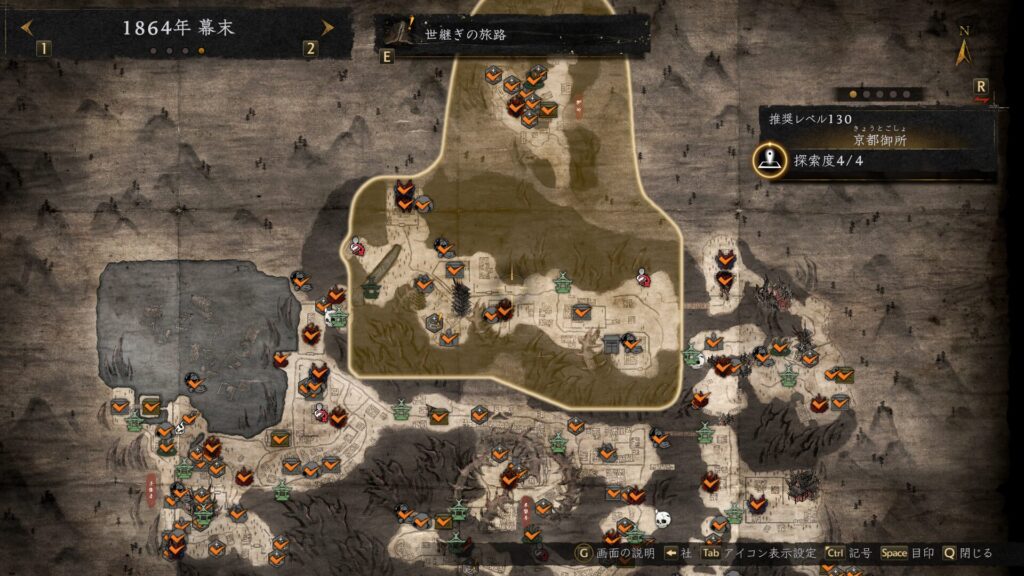The image size is (1024, 576).
Task: Switch to the previous era with left arrow
Action: pos(26,28)
